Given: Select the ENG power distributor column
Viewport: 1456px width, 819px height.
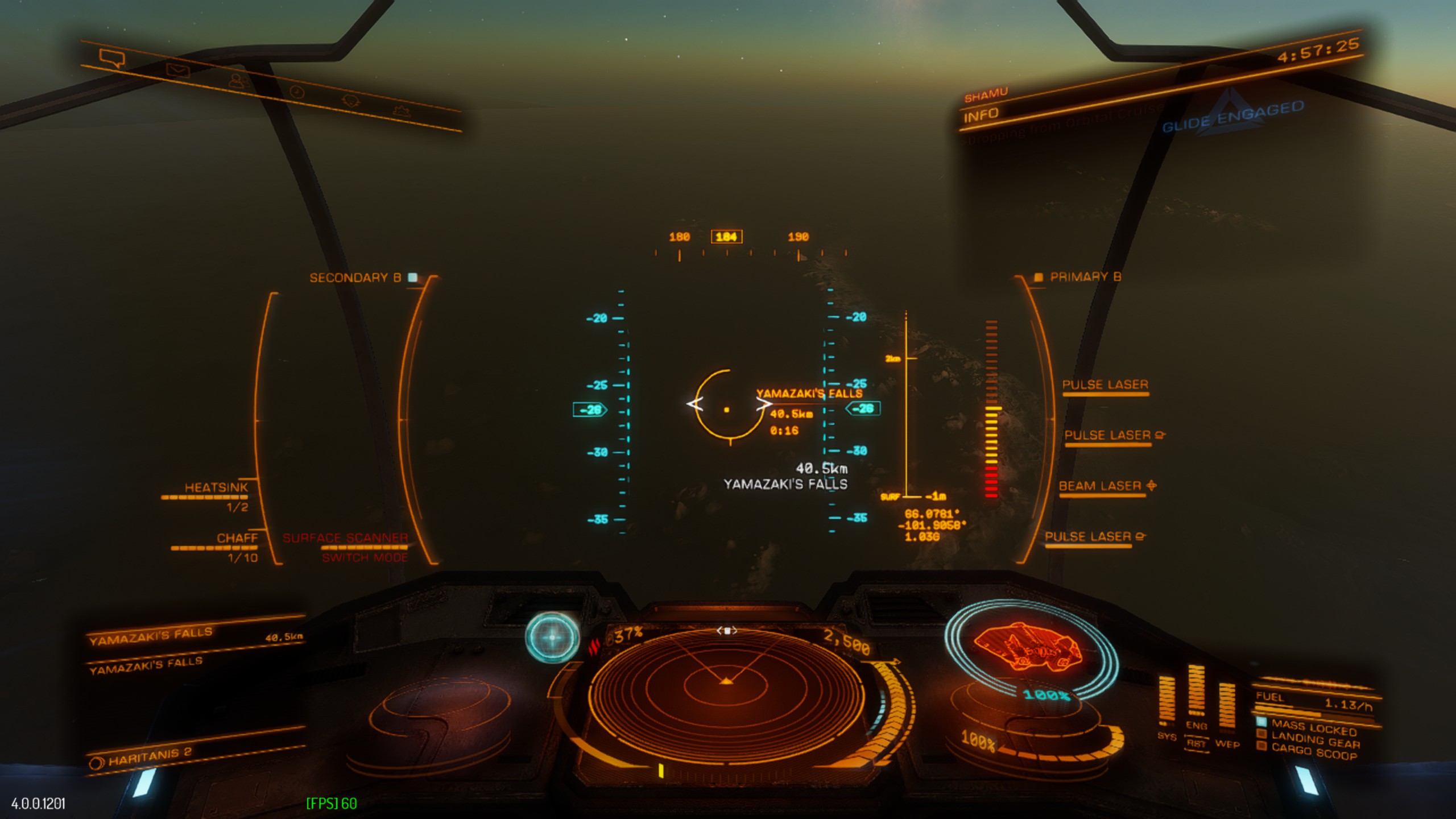Looking at the screenshot, I should (x=1196, y=691).
